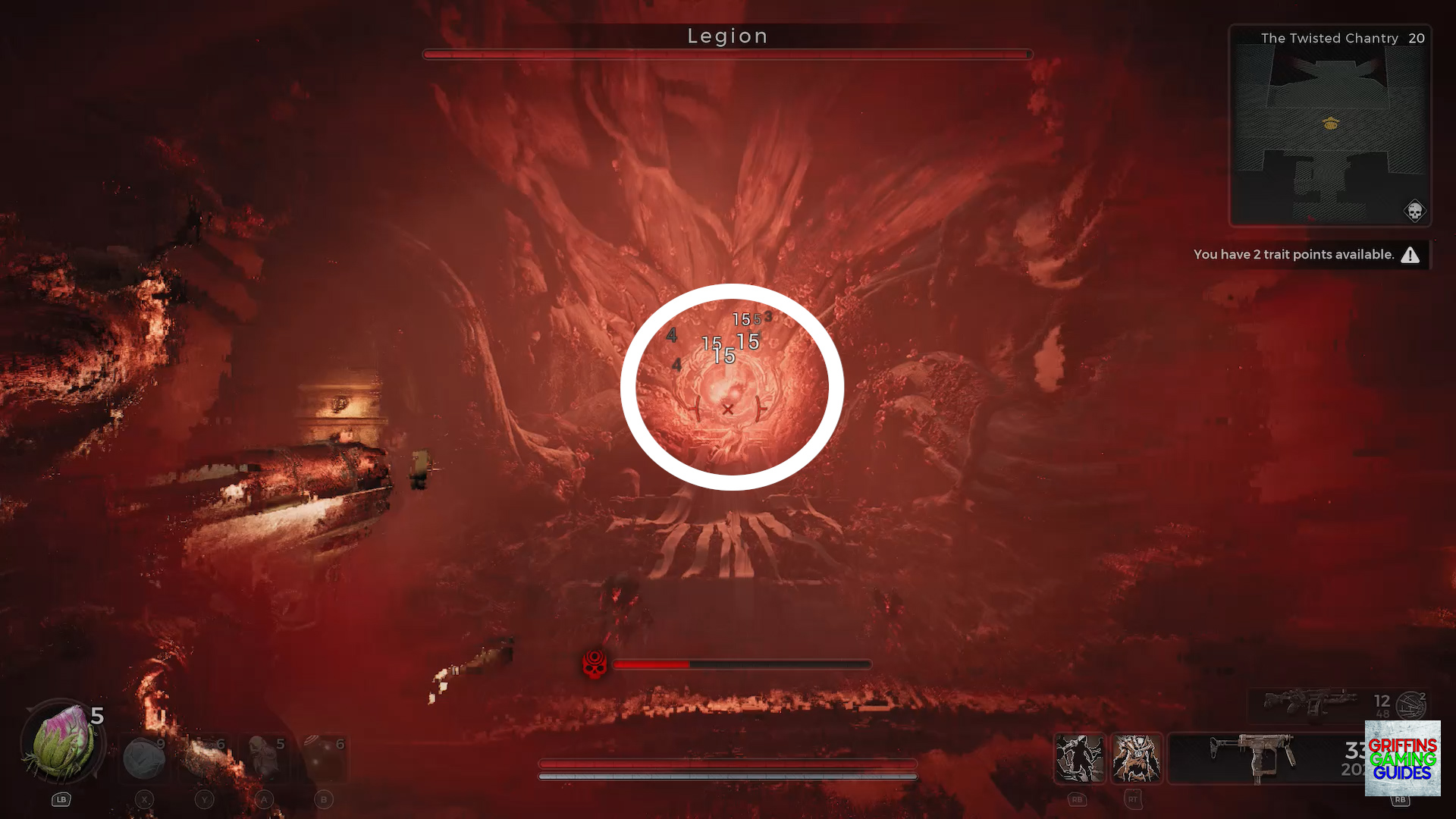Select the summon skill icon bound to RT

point(1137,758)
